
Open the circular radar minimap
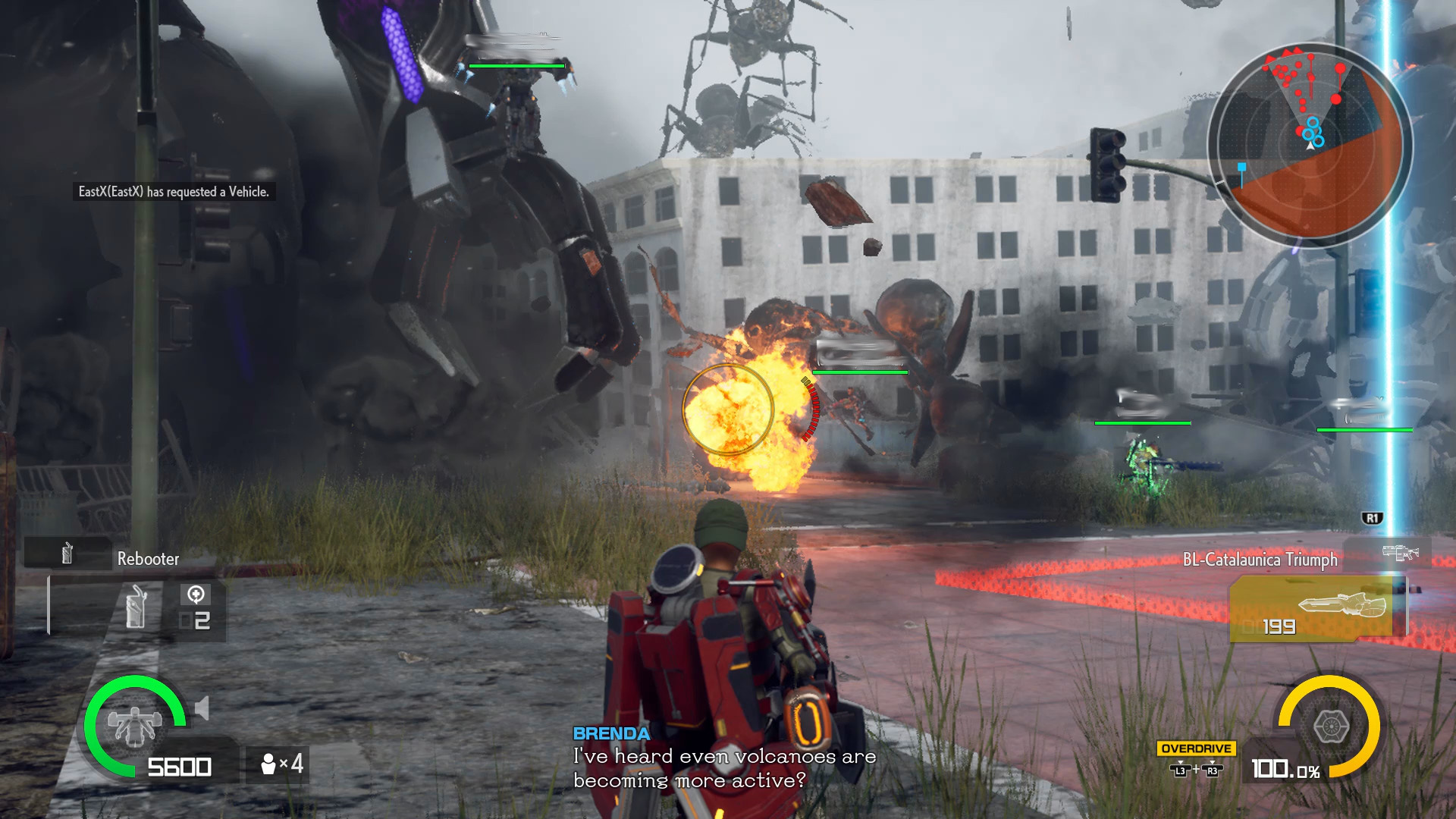1310,144
